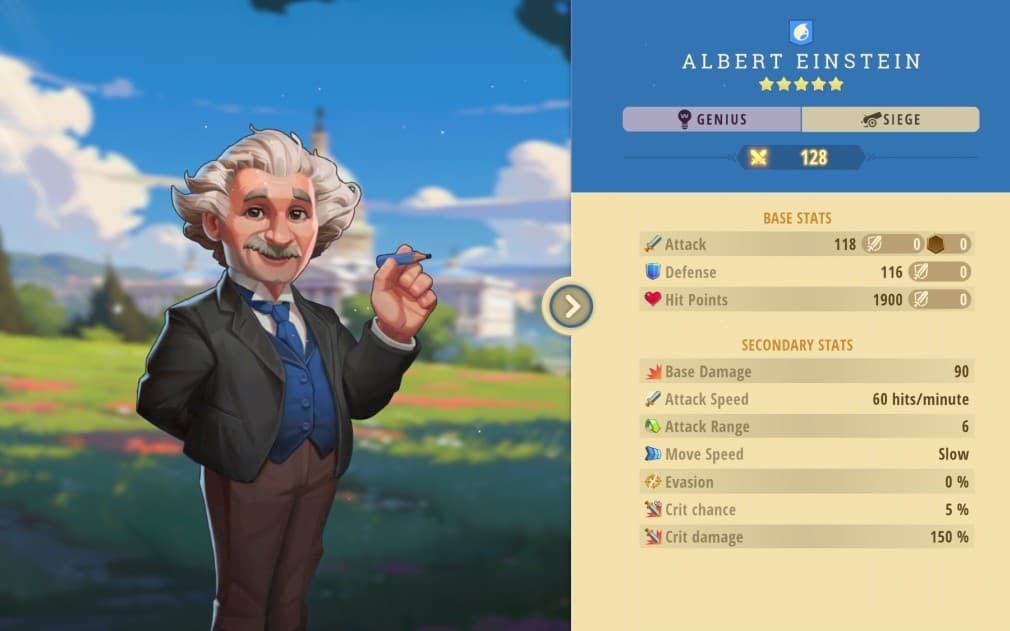Click the power rating 128 badge
Image resolution: width=1010 pixels, height=631 pixels.
pyautogui.click(x=801, y=157)
